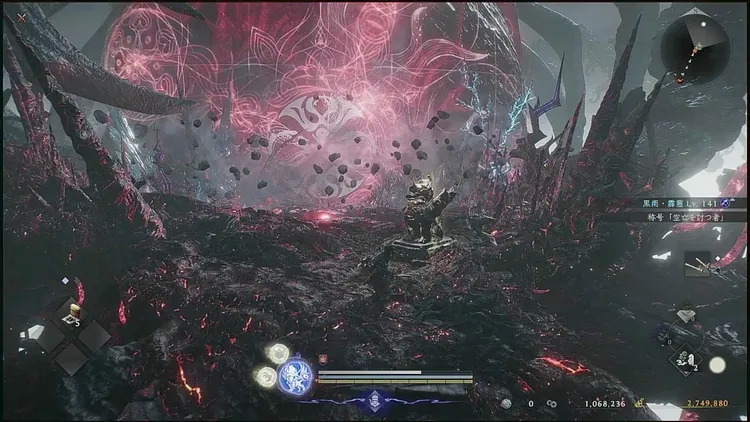Use the lower soul core ability orb
The width and height of the screenshot is (750, 422).
point(266,376)
